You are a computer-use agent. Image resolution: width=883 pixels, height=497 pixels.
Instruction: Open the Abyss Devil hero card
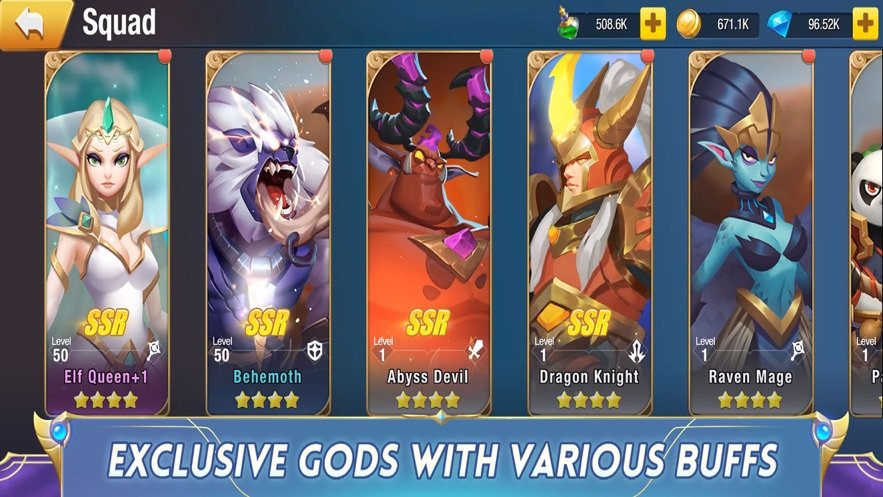tap(429, 232)
